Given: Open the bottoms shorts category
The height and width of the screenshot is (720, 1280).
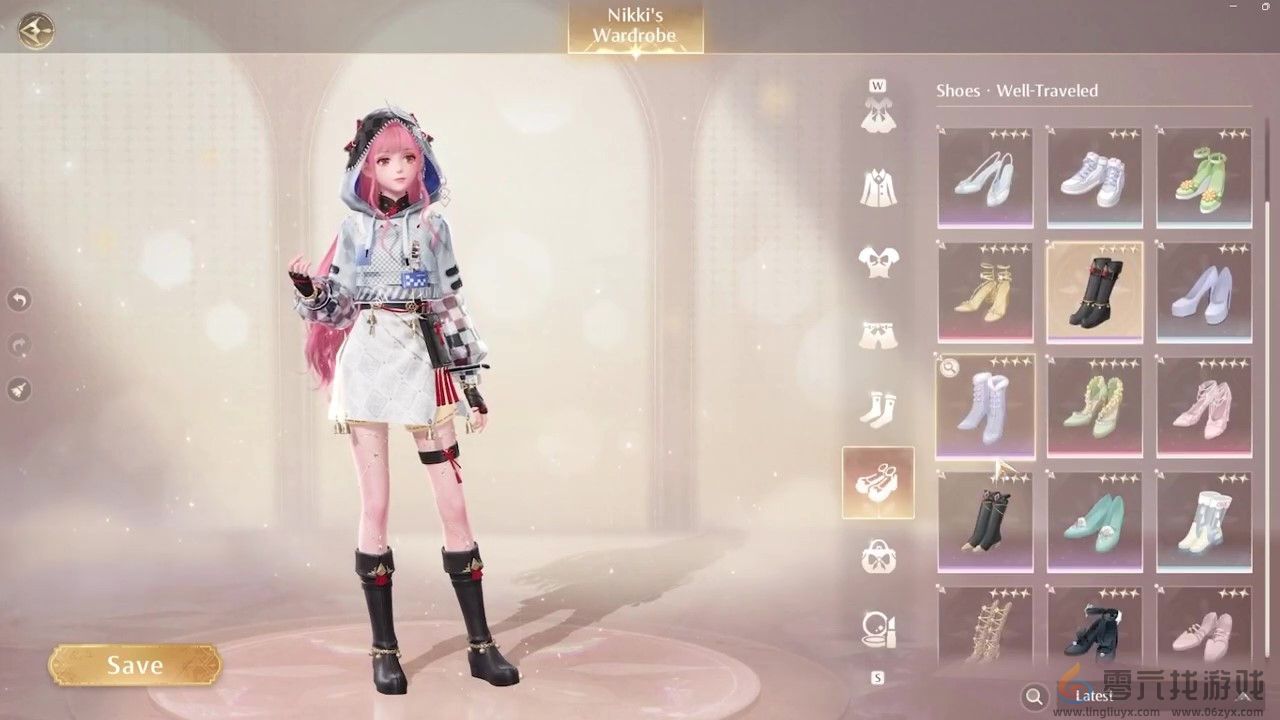Looking at the screenshot, I should (878, 334).
